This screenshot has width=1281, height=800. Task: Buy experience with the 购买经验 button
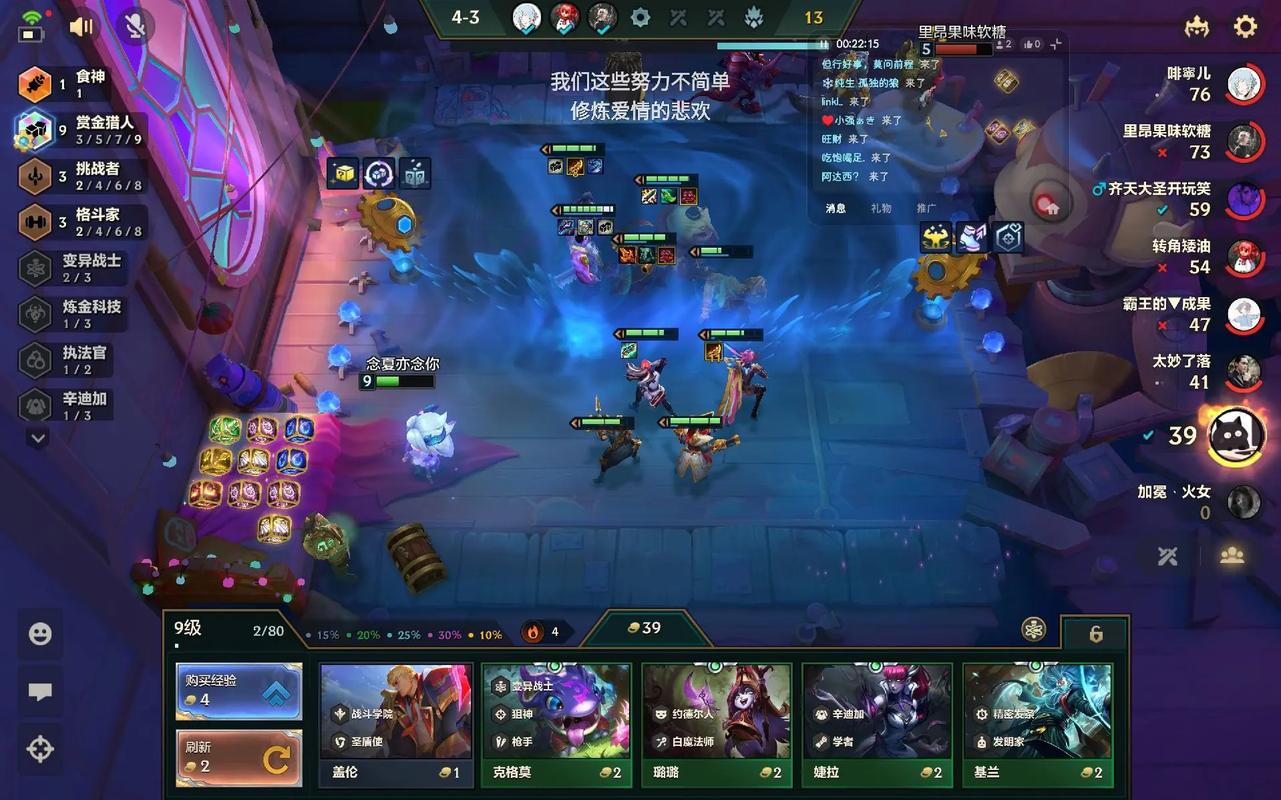239,691
